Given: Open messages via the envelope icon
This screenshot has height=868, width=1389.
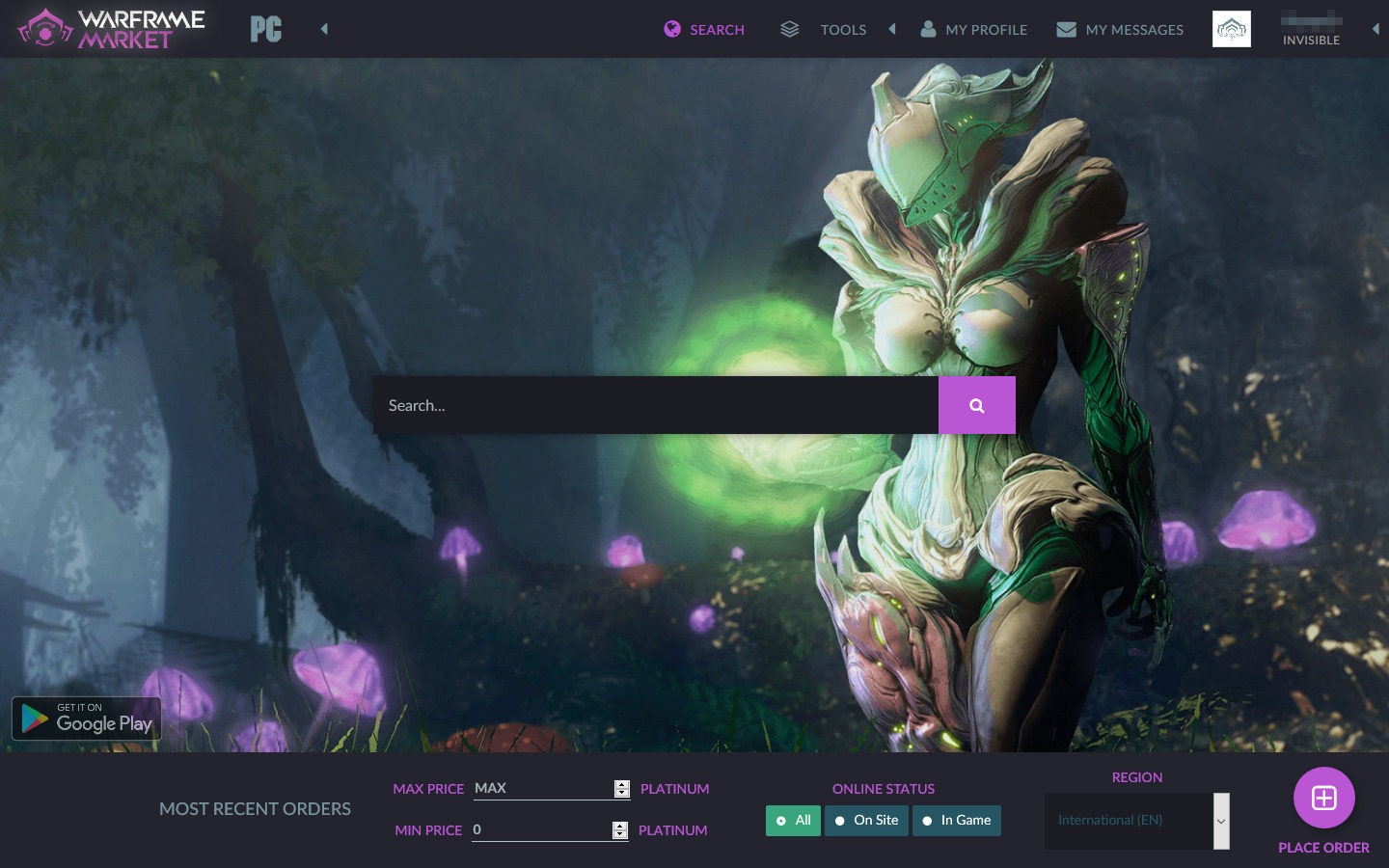Looking at the screenshot, I should point(1066,29).
